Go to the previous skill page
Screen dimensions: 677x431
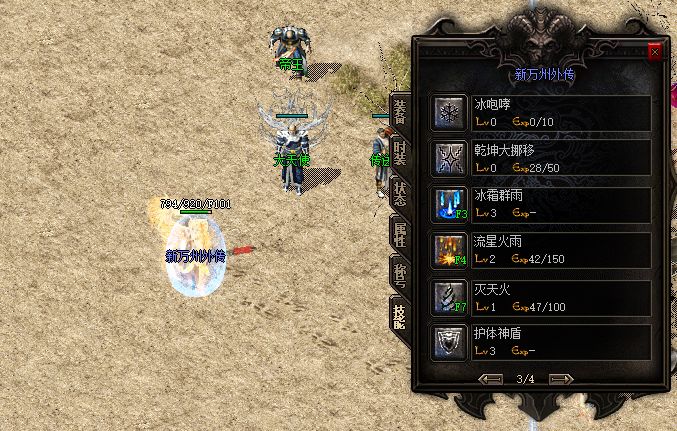pyautogui.click(x=491, y=379)
